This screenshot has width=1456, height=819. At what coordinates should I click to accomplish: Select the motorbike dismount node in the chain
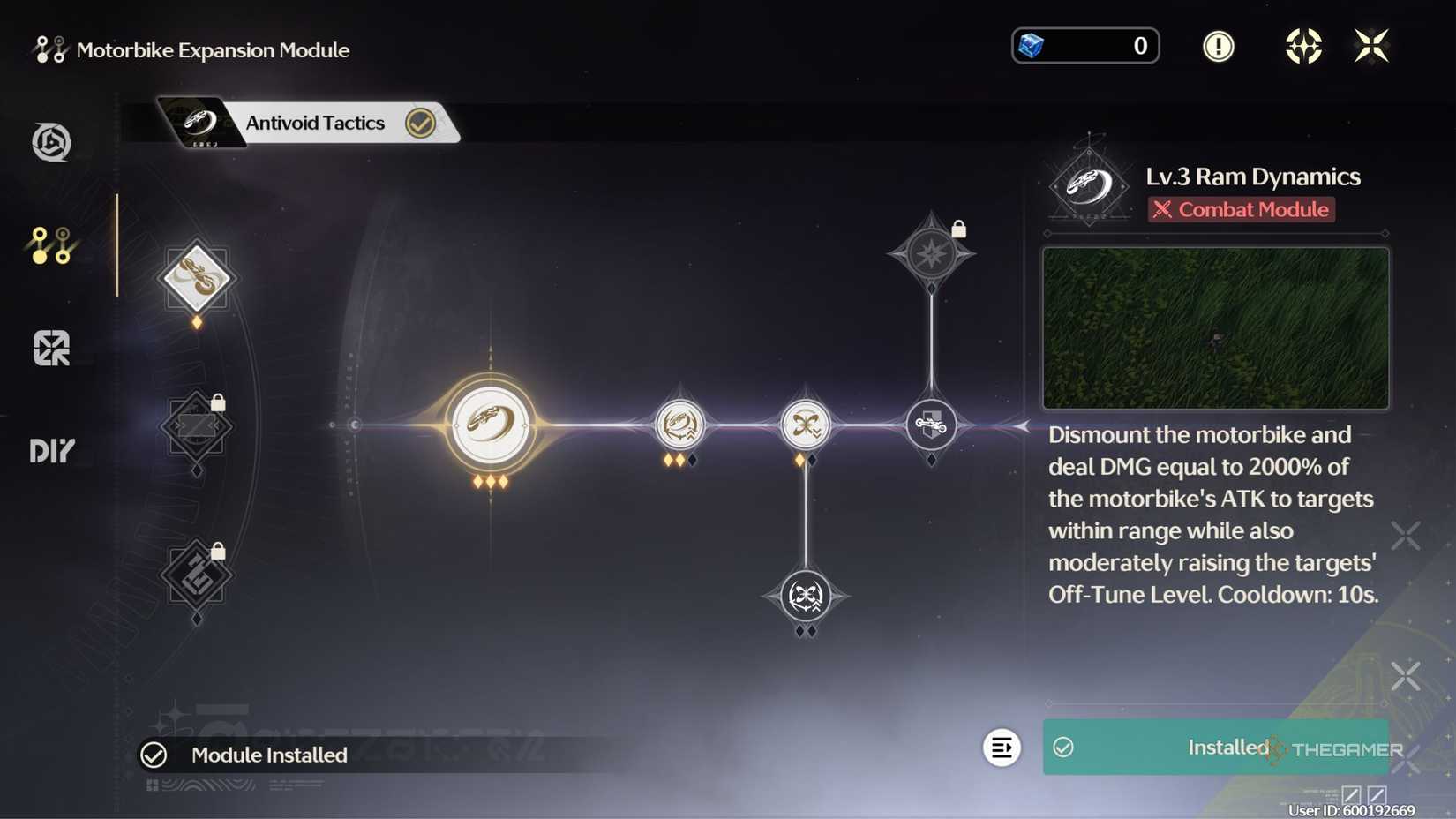(931, 424)
